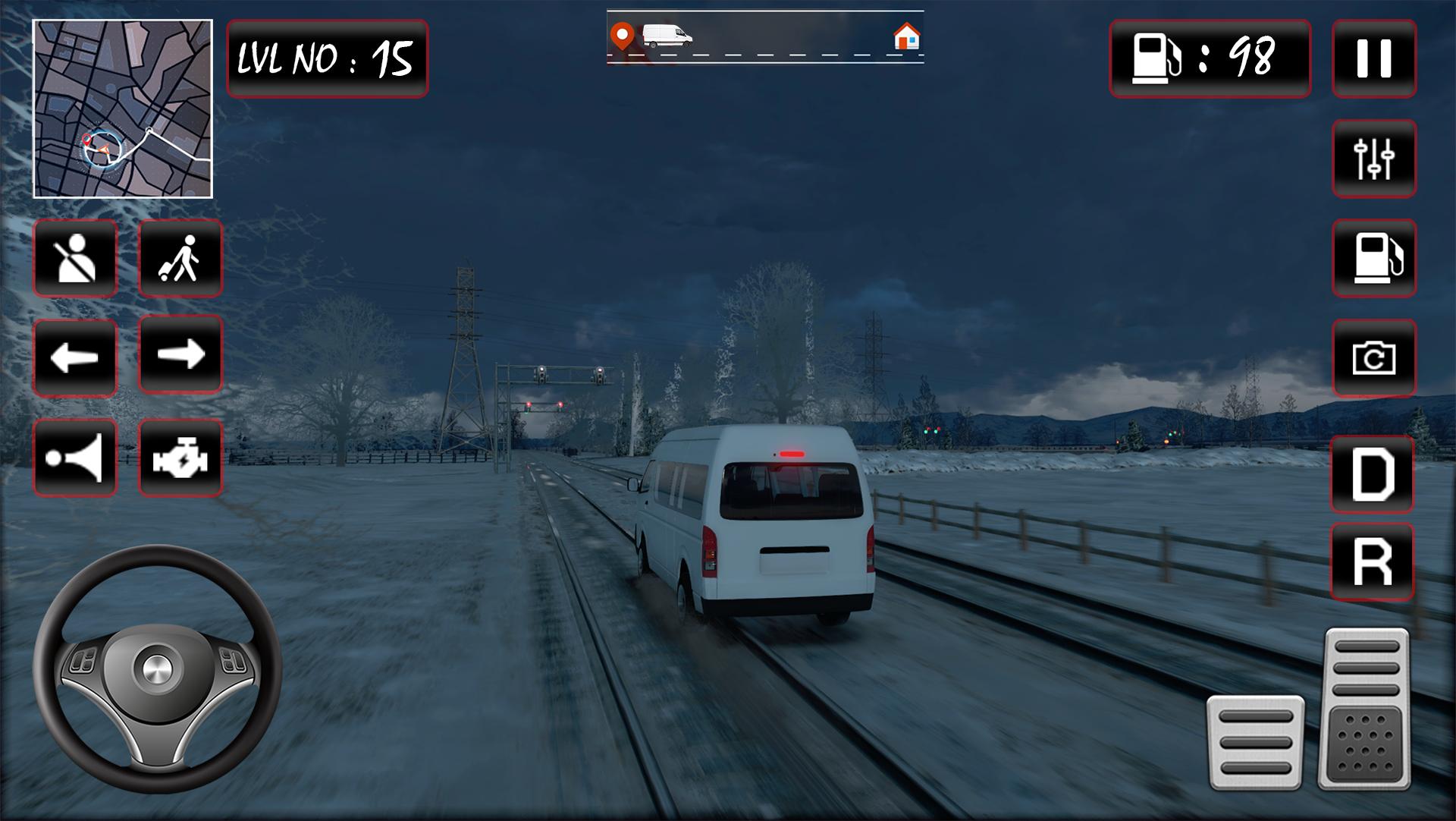1456x821 pixels.
Task: Shift into Reverse gear
Action: pyautogui.click(x=1372, y=561)
